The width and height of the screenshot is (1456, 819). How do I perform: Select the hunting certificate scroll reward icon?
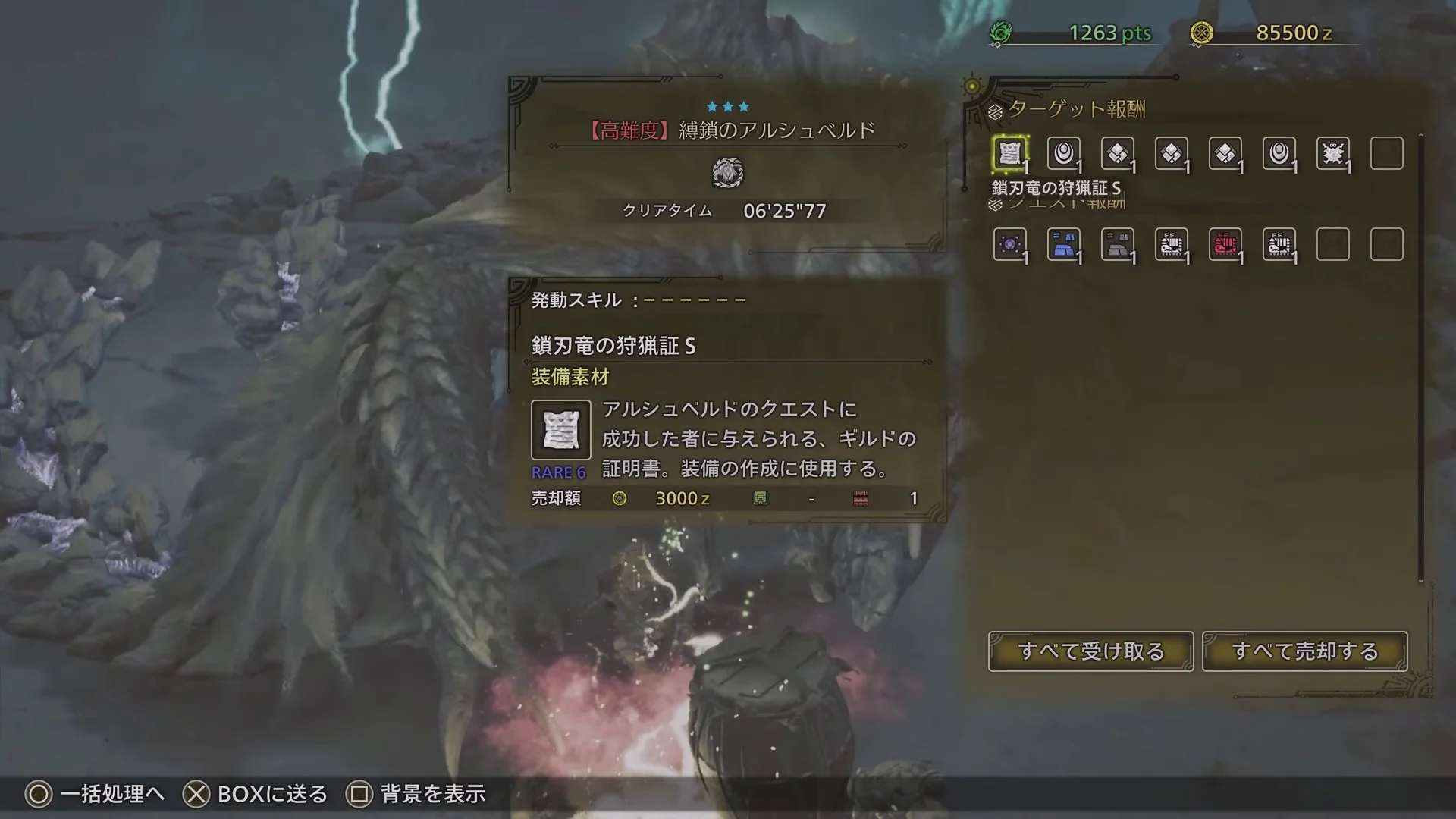click(x=1009, y=153)
